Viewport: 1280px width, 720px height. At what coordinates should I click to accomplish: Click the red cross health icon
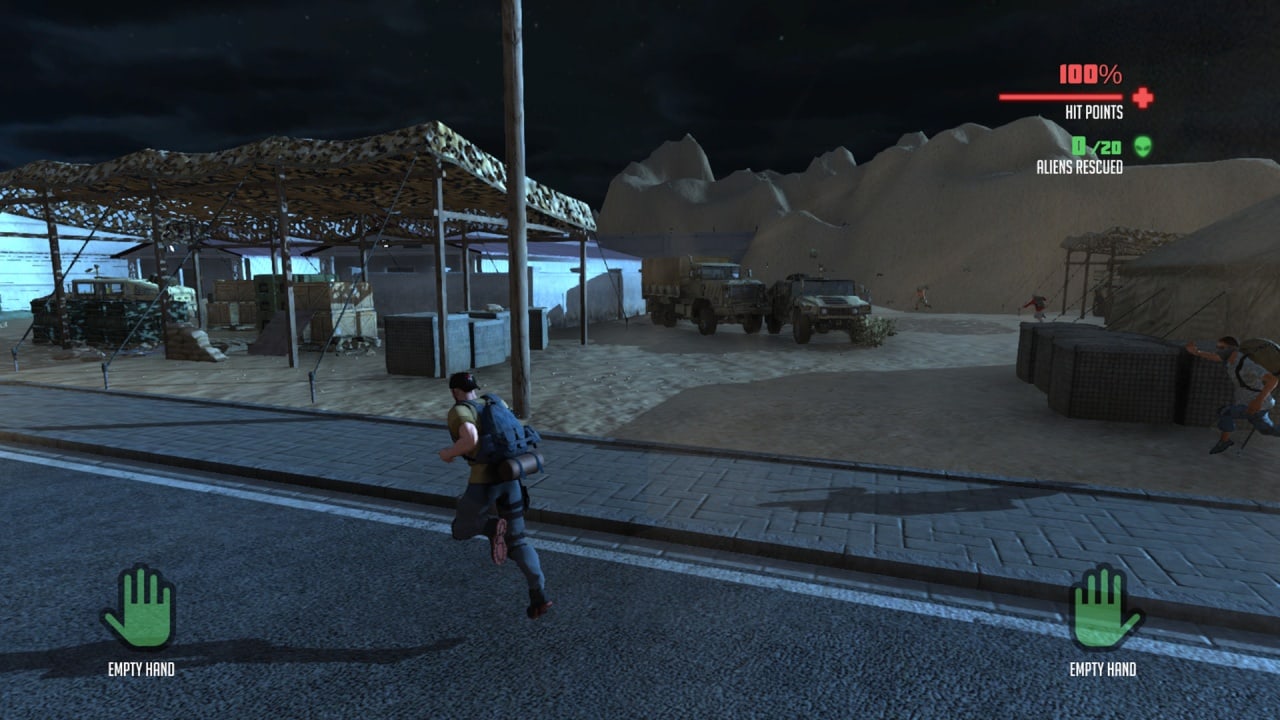tap(1143, 97)
